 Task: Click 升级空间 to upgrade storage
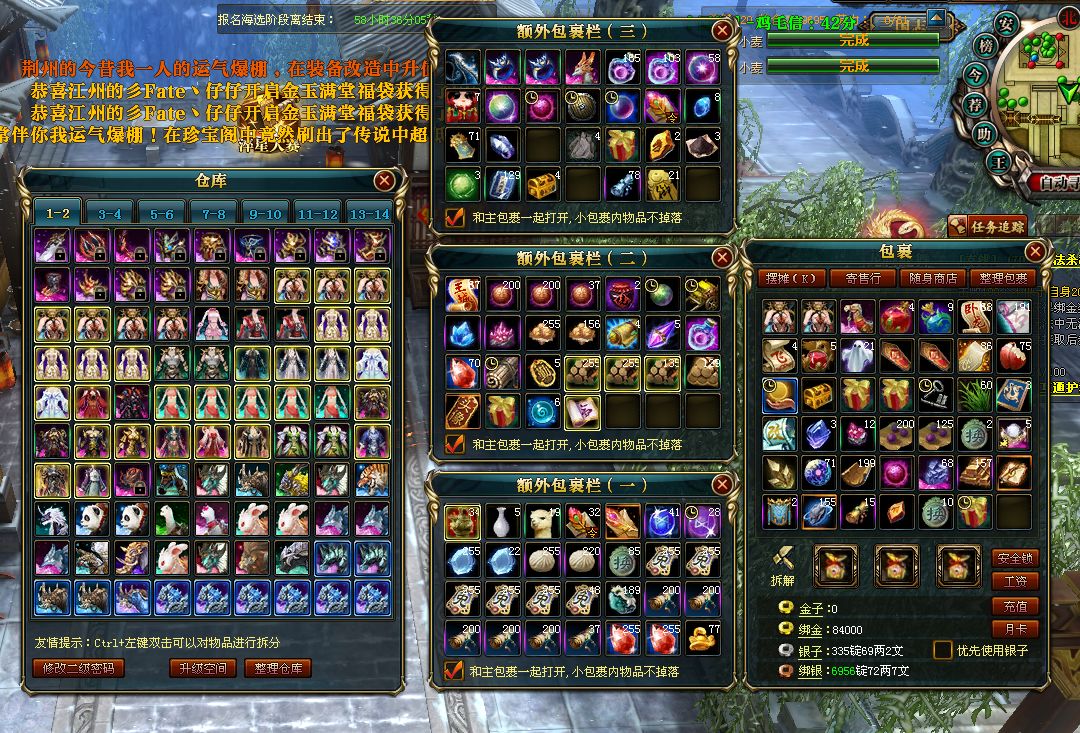(x=203, y=668)
